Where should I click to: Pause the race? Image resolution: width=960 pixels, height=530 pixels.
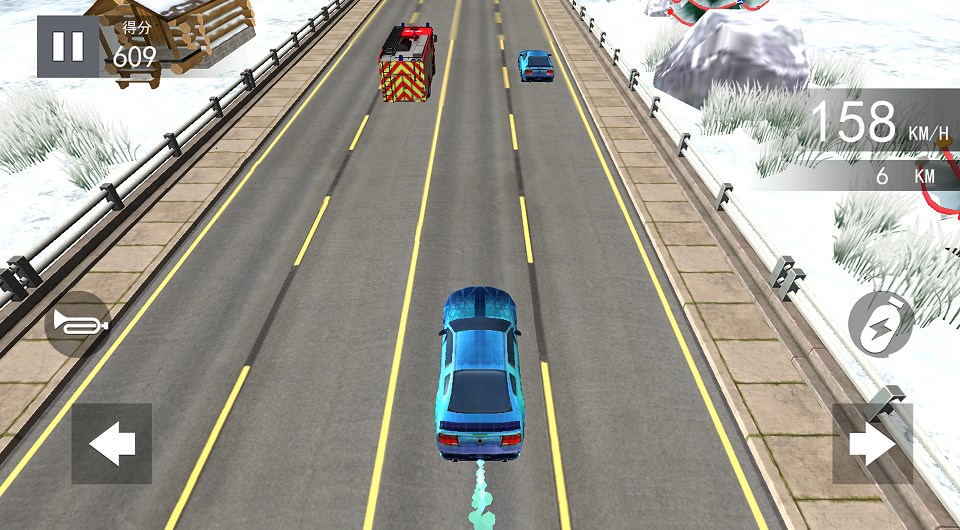[68, 47]
